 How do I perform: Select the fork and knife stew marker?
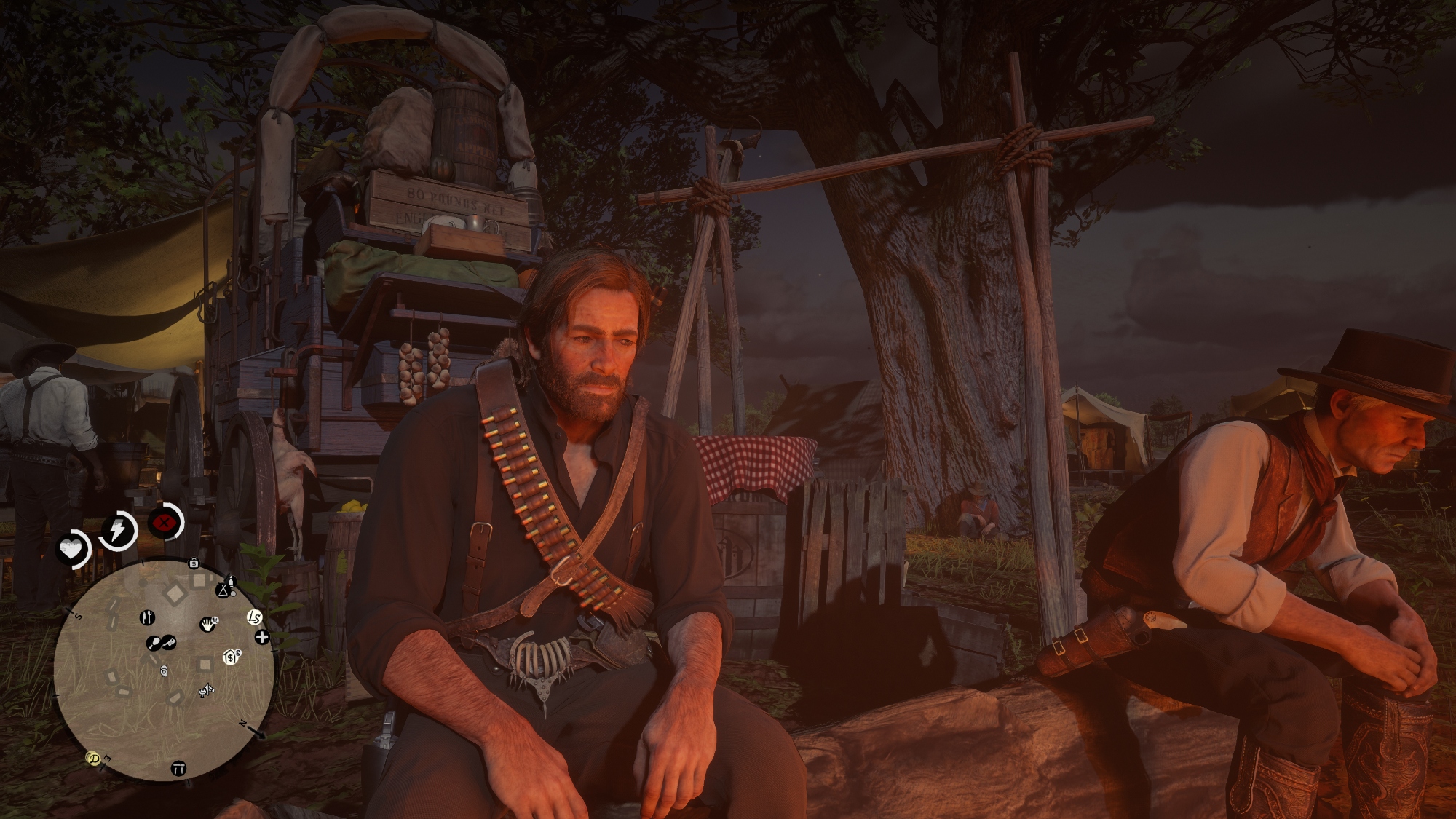coord(147,617)
